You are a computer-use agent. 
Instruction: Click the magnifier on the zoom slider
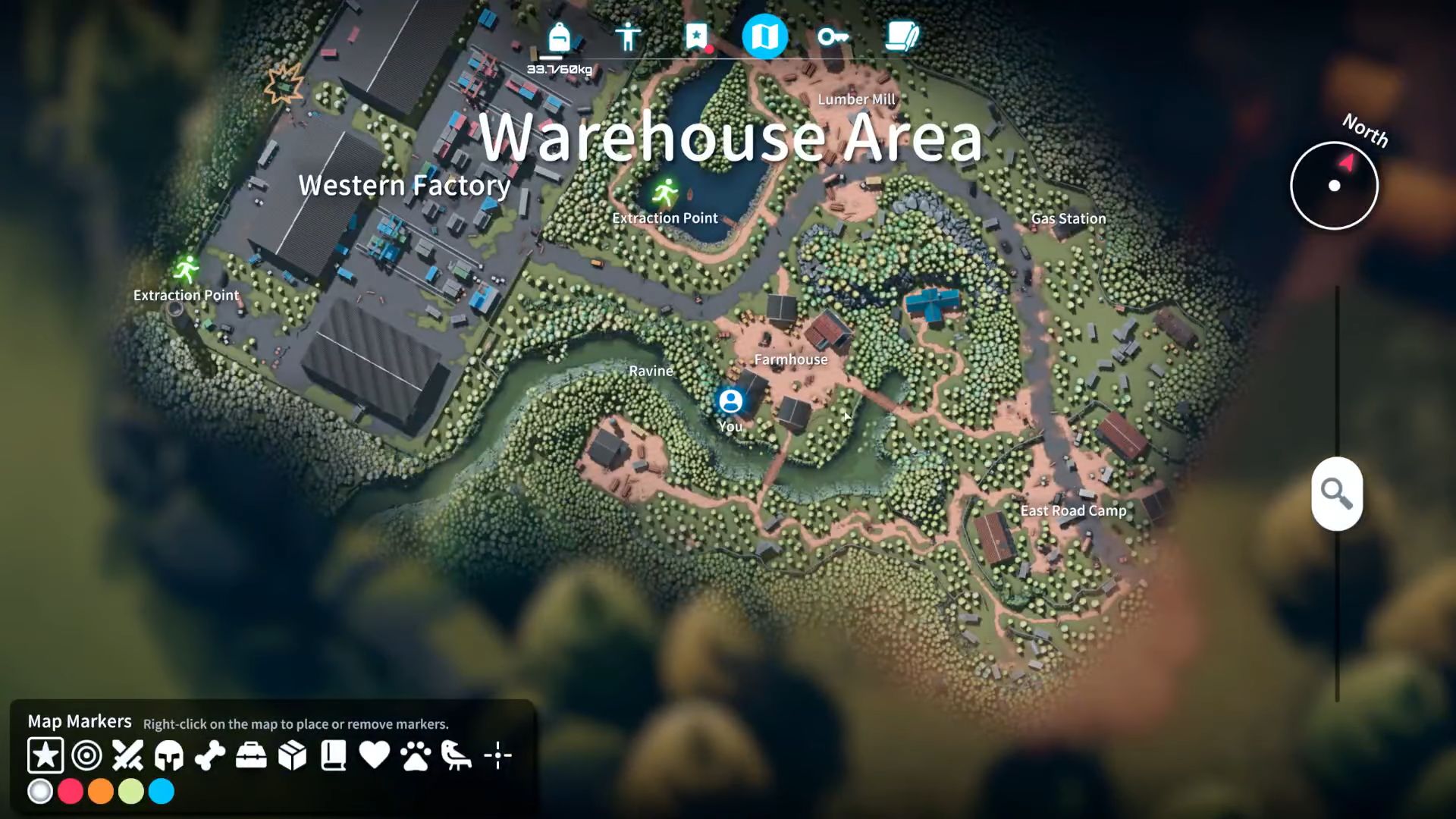click(1336, 495)
